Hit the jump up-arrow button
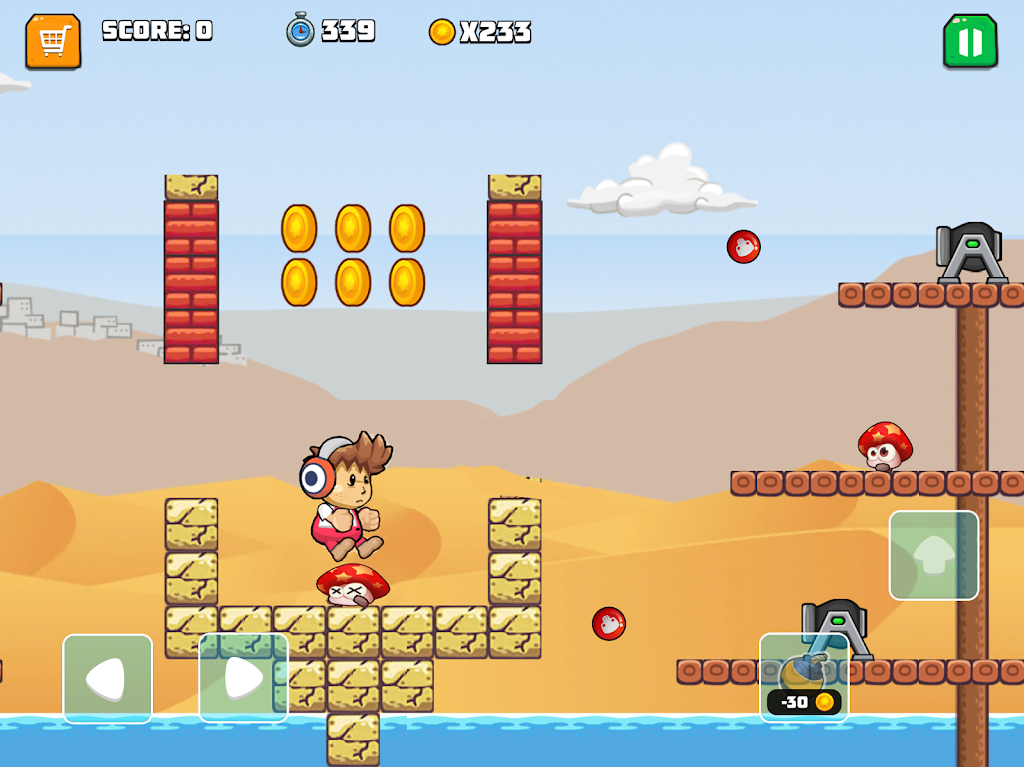This screenshot has width=1024, height=767. pyautogui.click(x=934, y=555)
